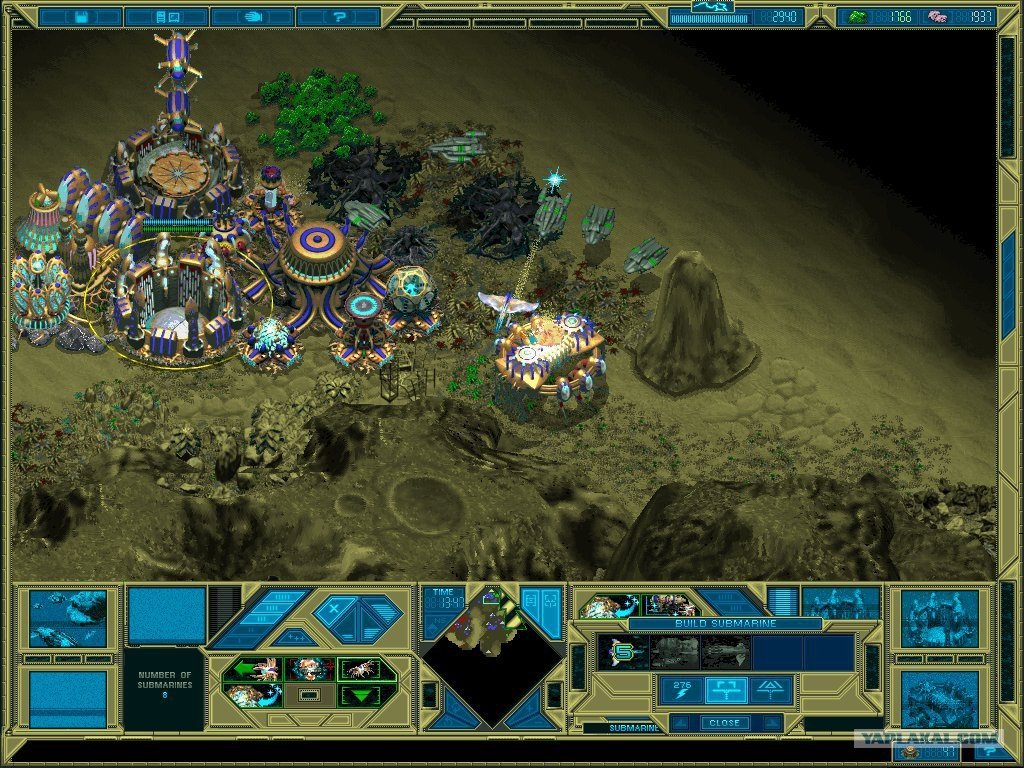
Task: Open help with the question mark button
Action: coord(338,17)
